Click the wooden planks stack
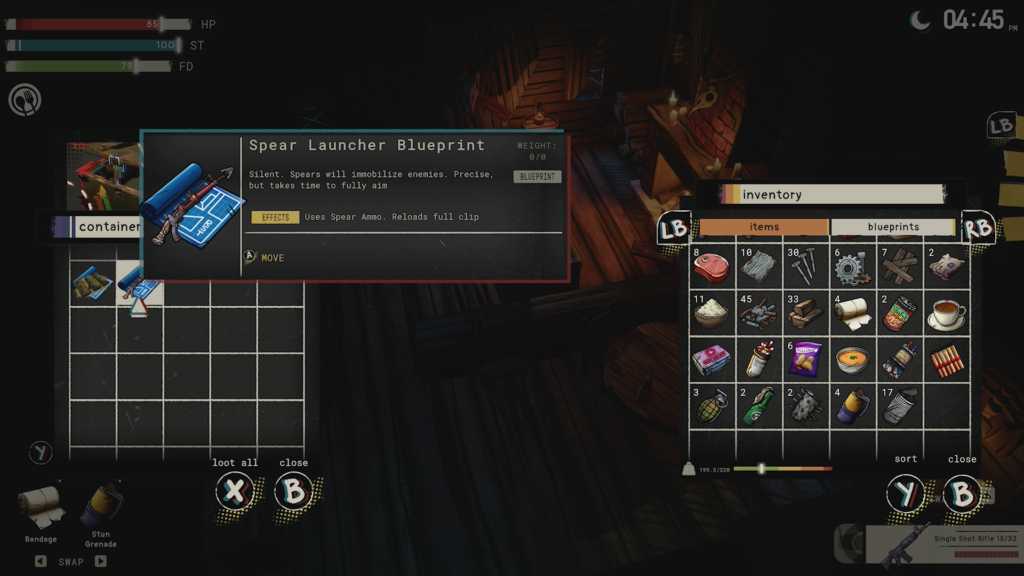This screenshot has width=1024, height=576. click(x=899, y=267)
